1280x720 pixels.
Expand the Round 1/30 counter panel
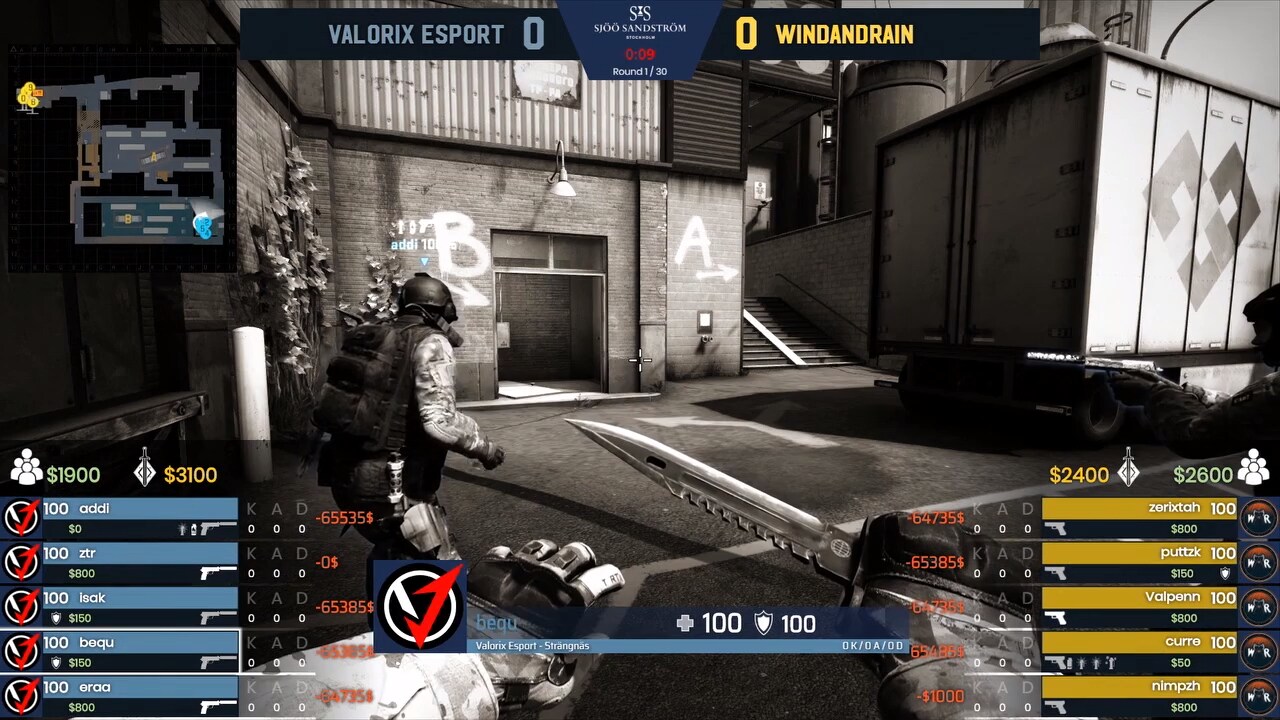640,70
